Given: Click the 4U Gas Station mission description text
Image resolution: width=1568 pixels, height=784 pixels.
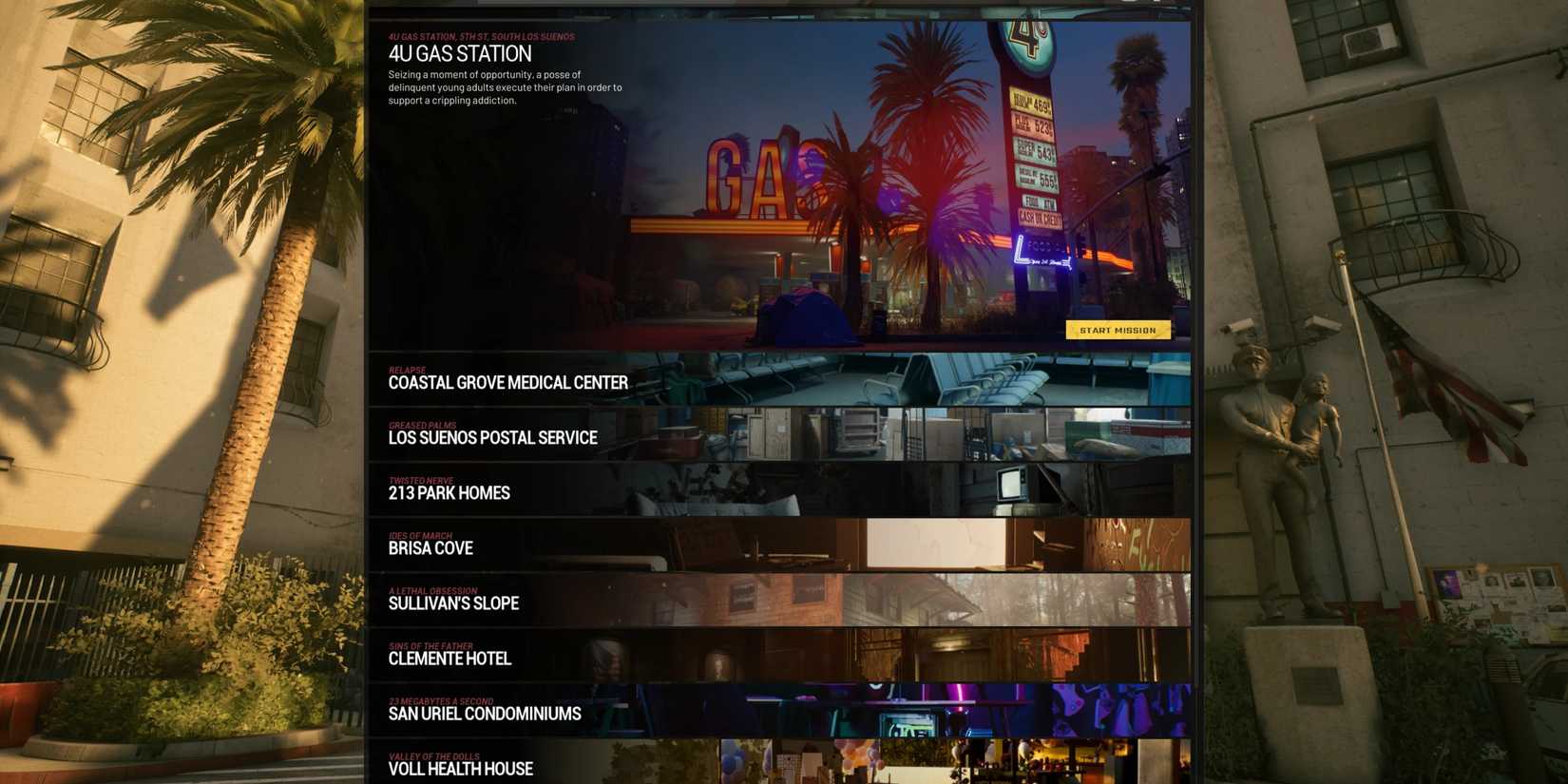Looking at the screenshot, I should [504, 86].
